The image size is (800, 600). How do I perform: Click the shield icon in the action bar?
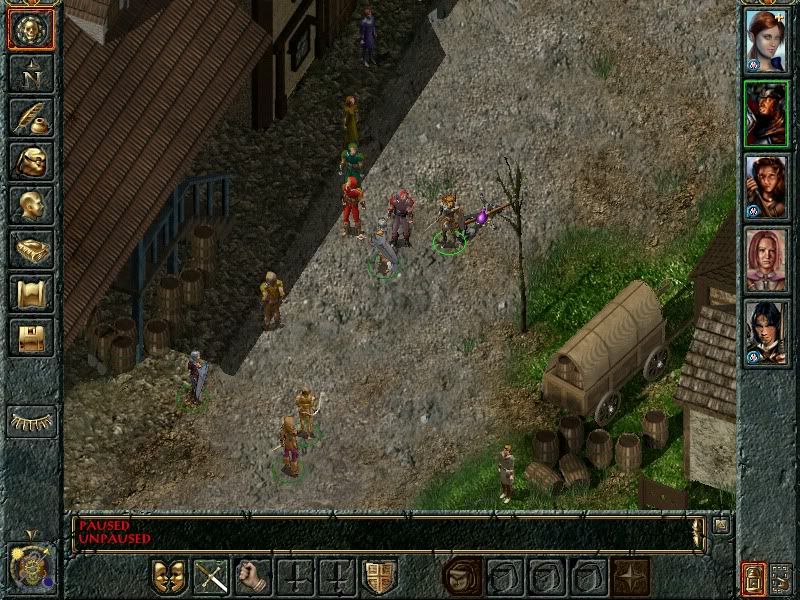pyautogui.click(x=379, y=577)
